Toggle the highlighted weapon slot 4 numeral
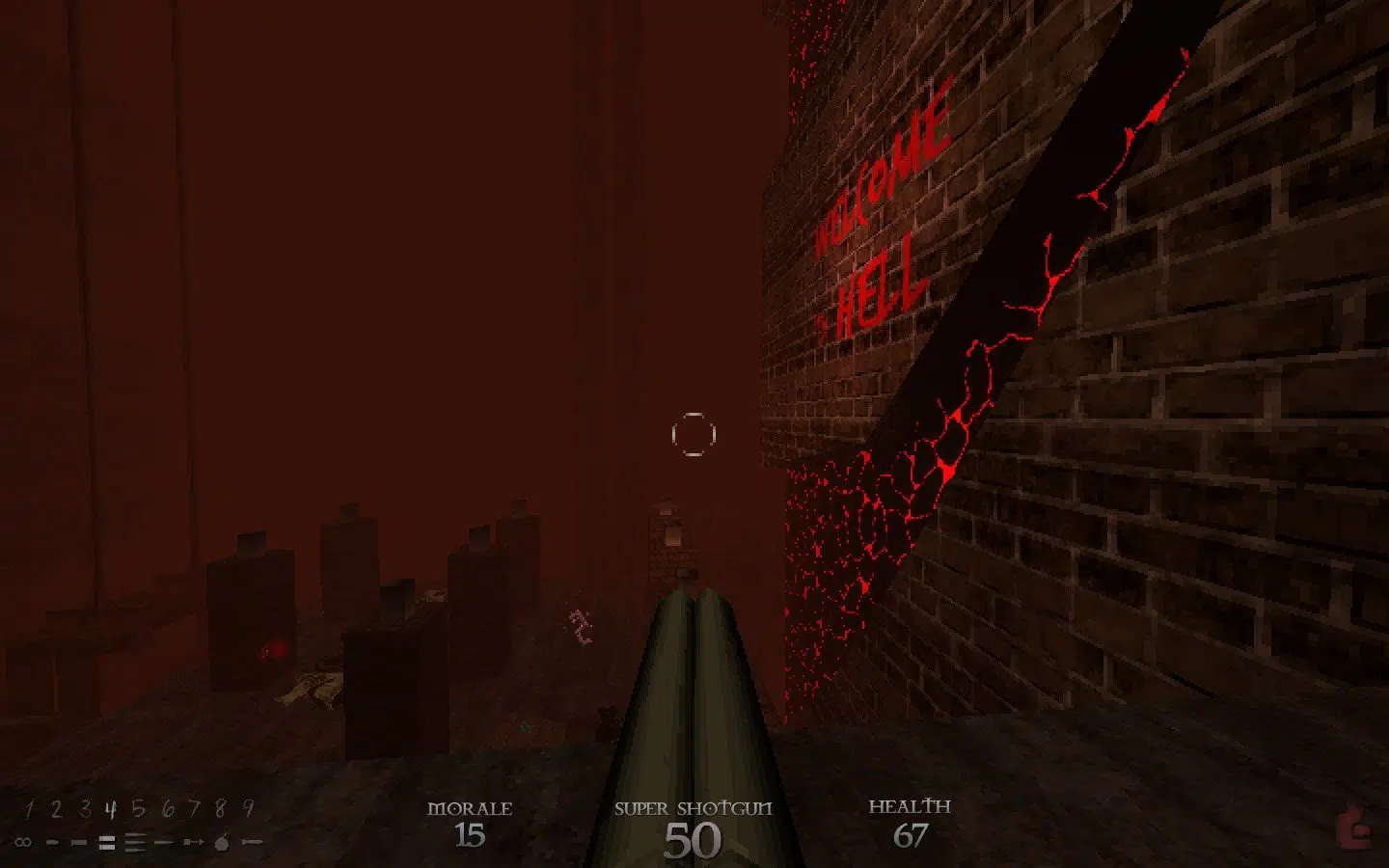 pos(110,808)
